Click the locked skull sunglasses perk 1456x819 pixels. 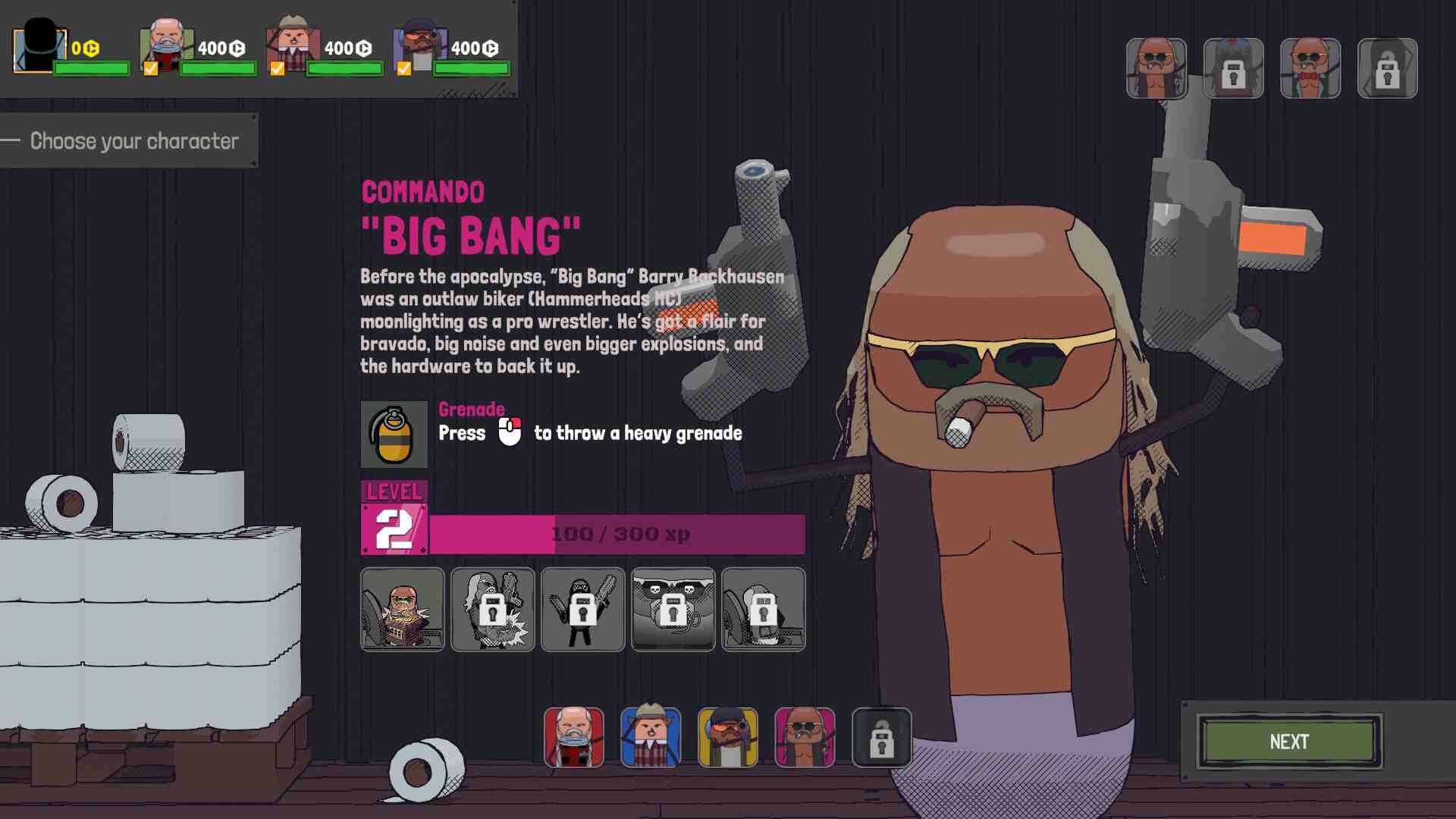(x=673, y=609)
